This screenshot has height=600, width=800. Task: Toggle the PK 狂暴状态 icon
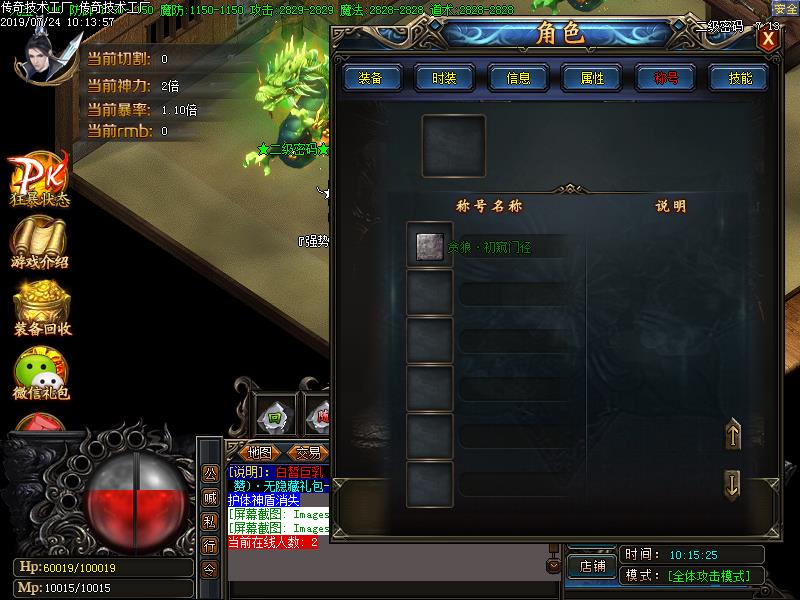tap(40, 176)
